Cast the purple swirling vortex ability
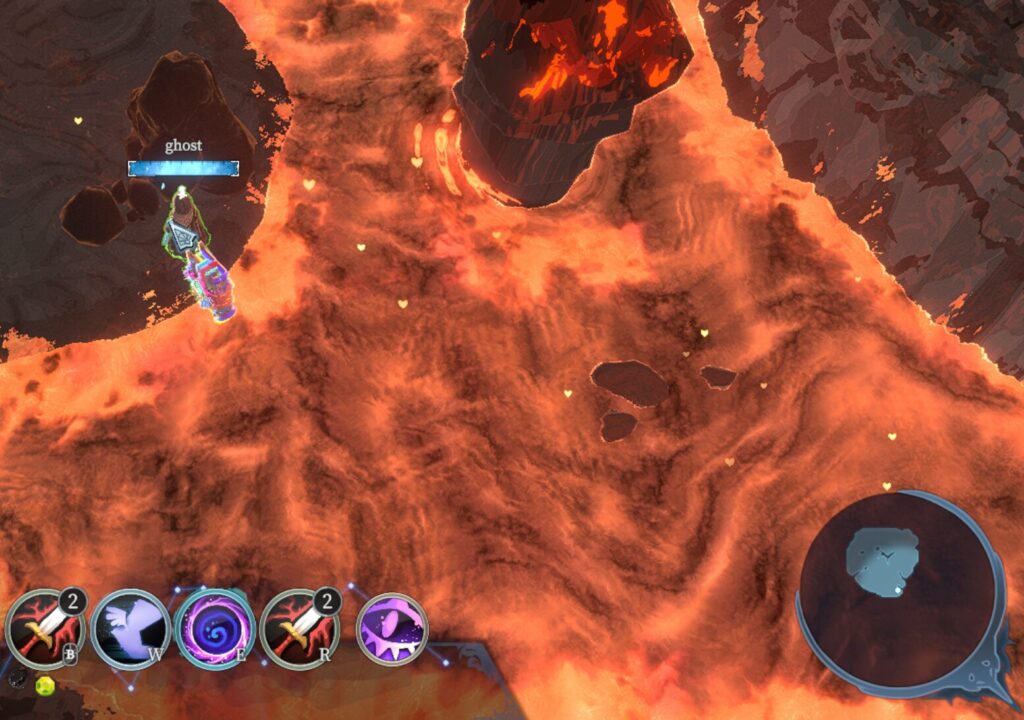 213,628
